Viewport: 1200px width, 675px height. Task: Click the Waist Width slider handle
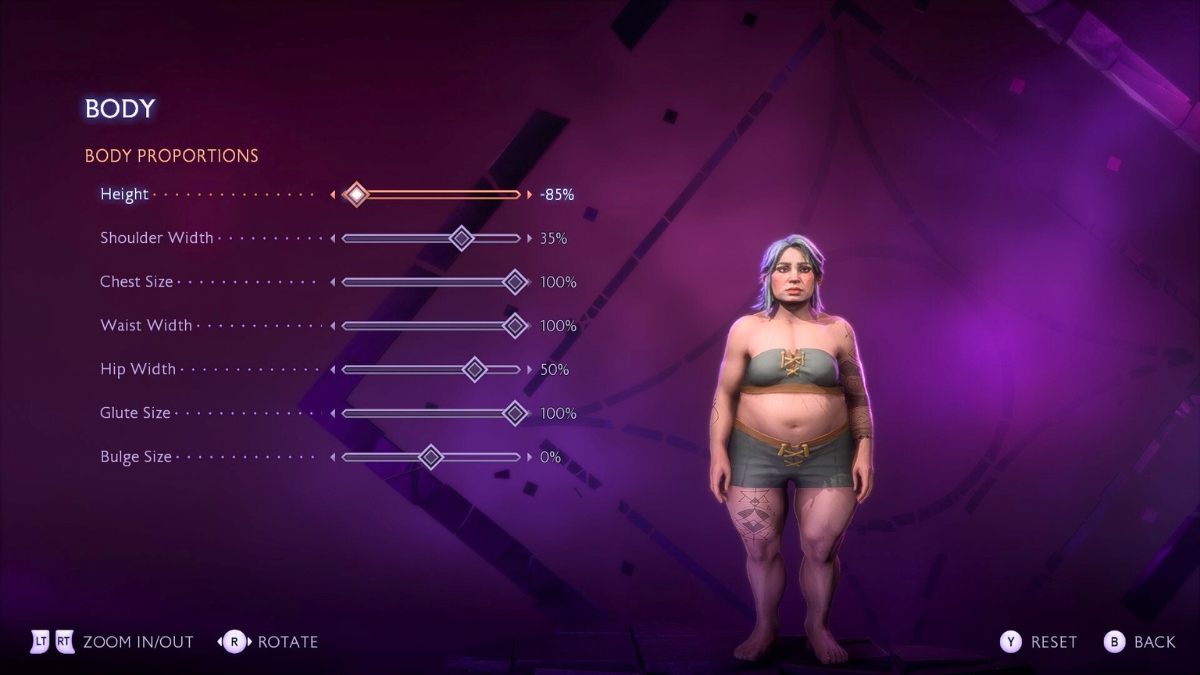pyautogui.click(x=515, y=326)
